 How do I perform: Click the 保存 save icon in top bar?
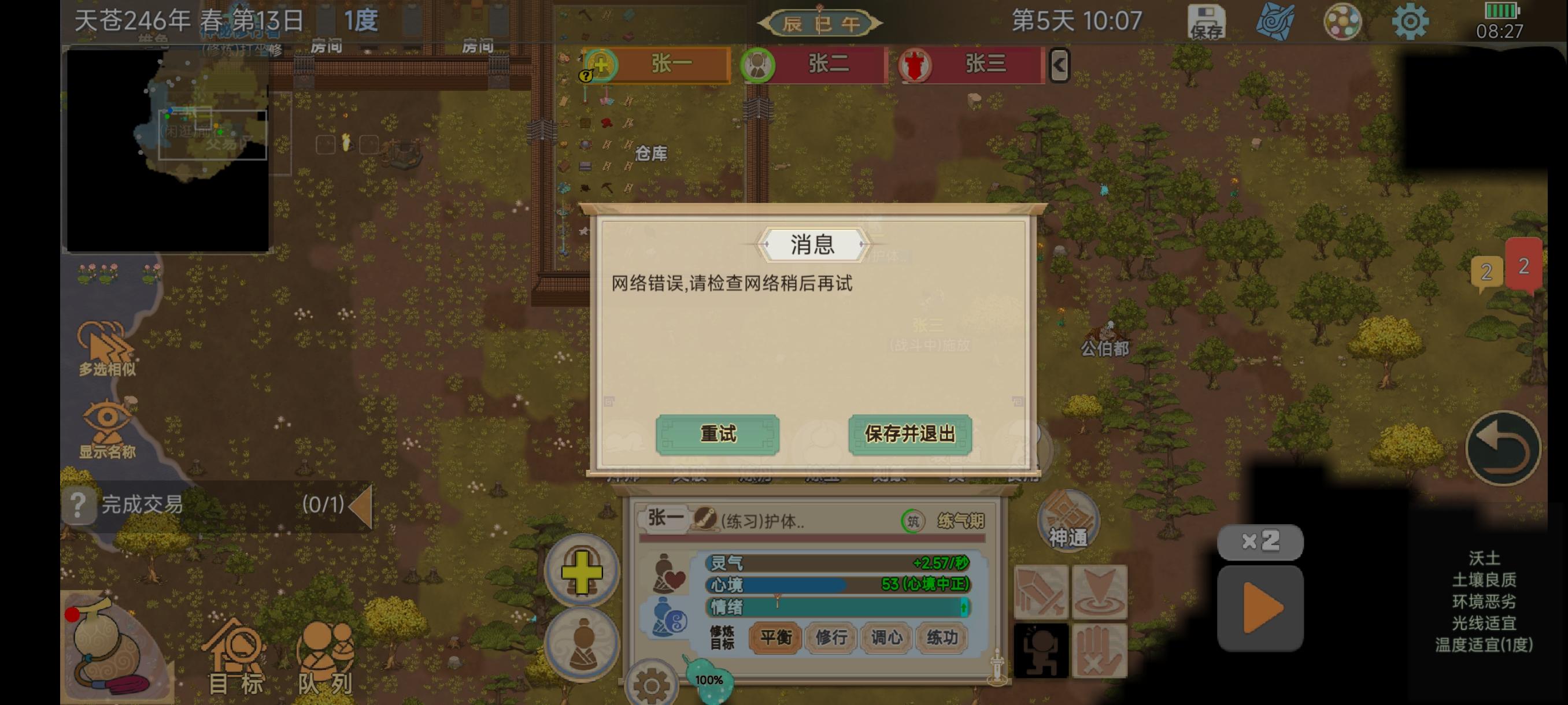point(1208,20)
